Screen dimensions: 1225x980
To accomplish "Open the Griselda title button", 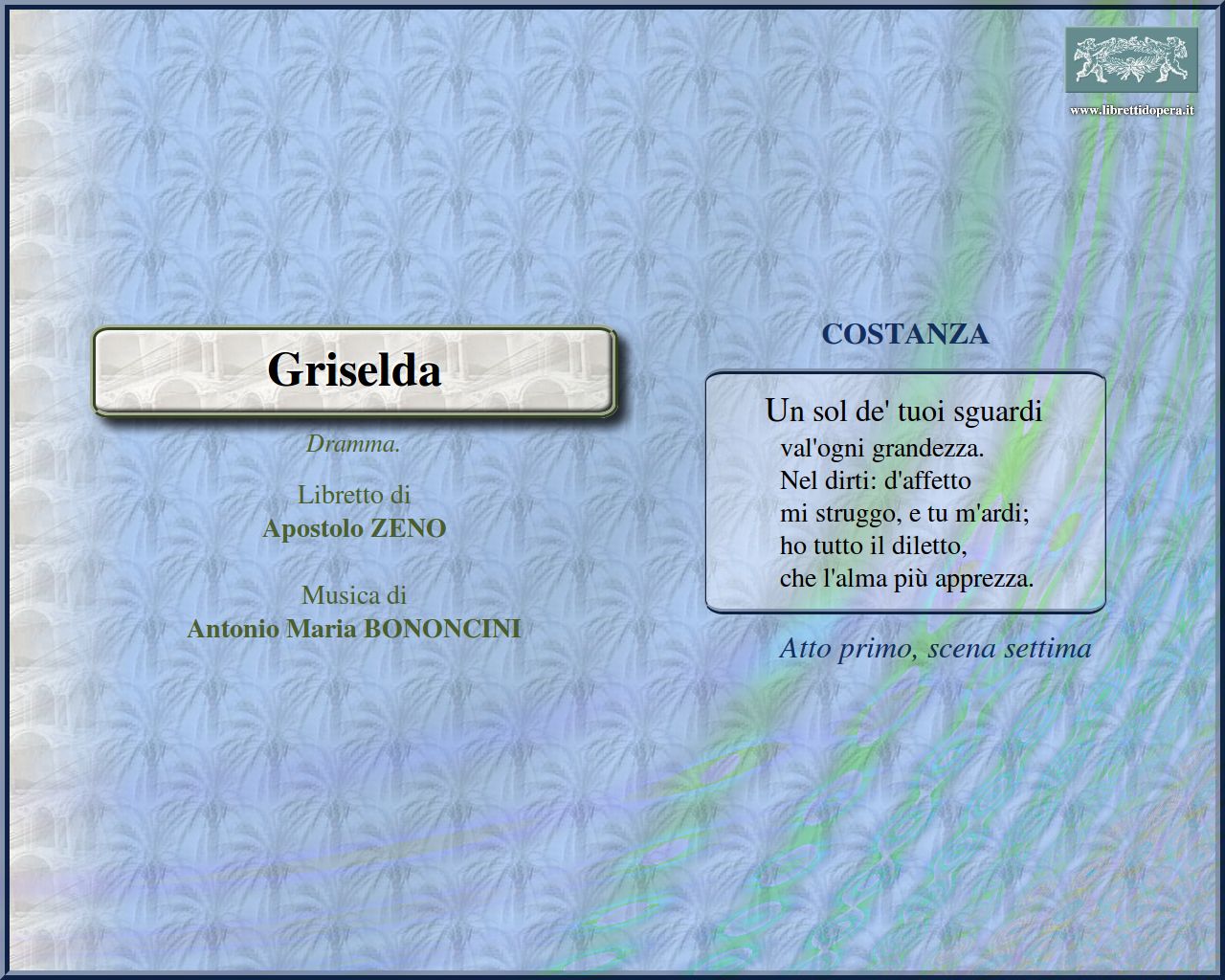I will (353, 370).
